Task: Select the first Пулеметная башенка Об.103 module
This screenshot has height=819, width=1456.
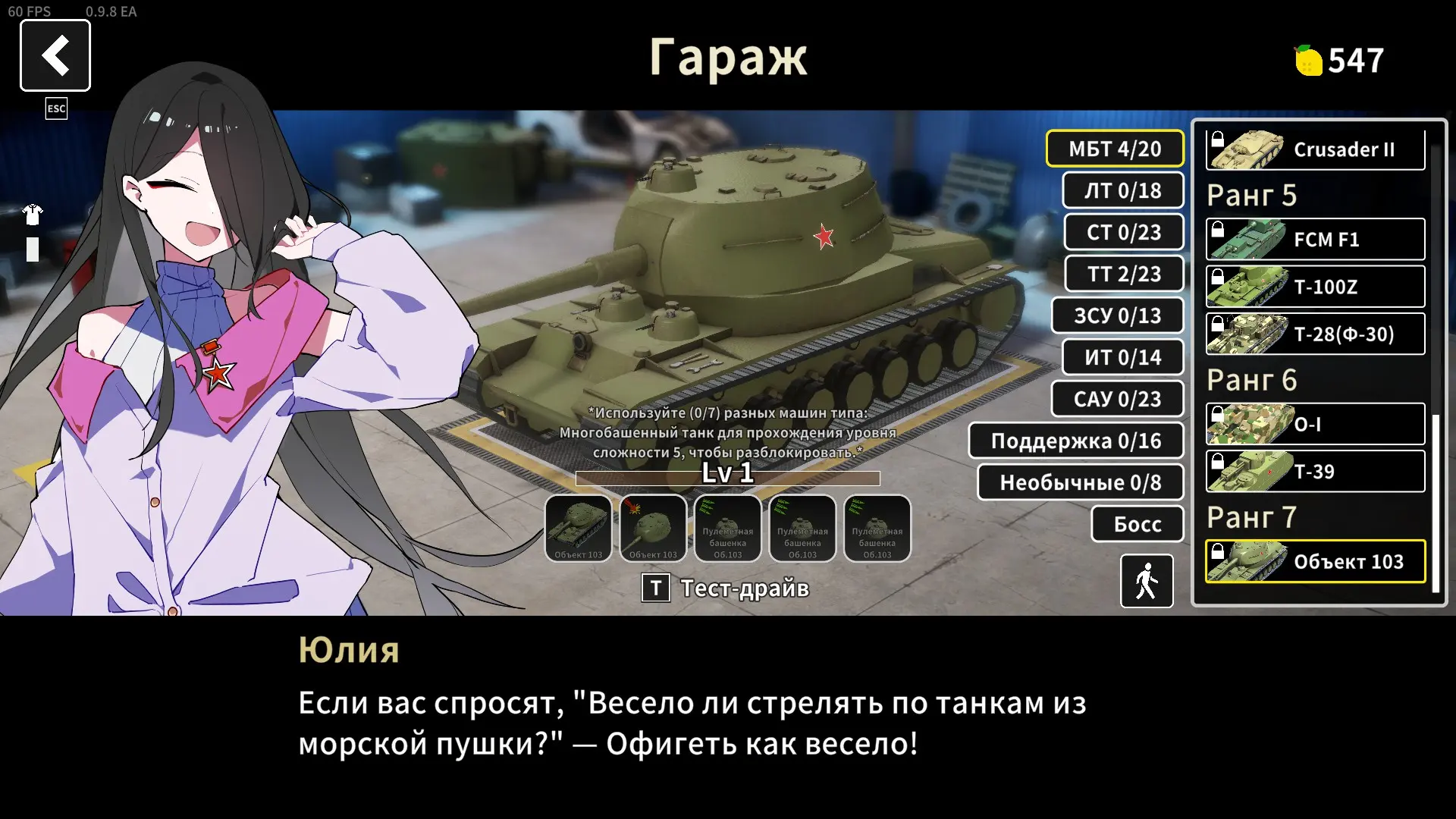Action: [x=728, y=529]
